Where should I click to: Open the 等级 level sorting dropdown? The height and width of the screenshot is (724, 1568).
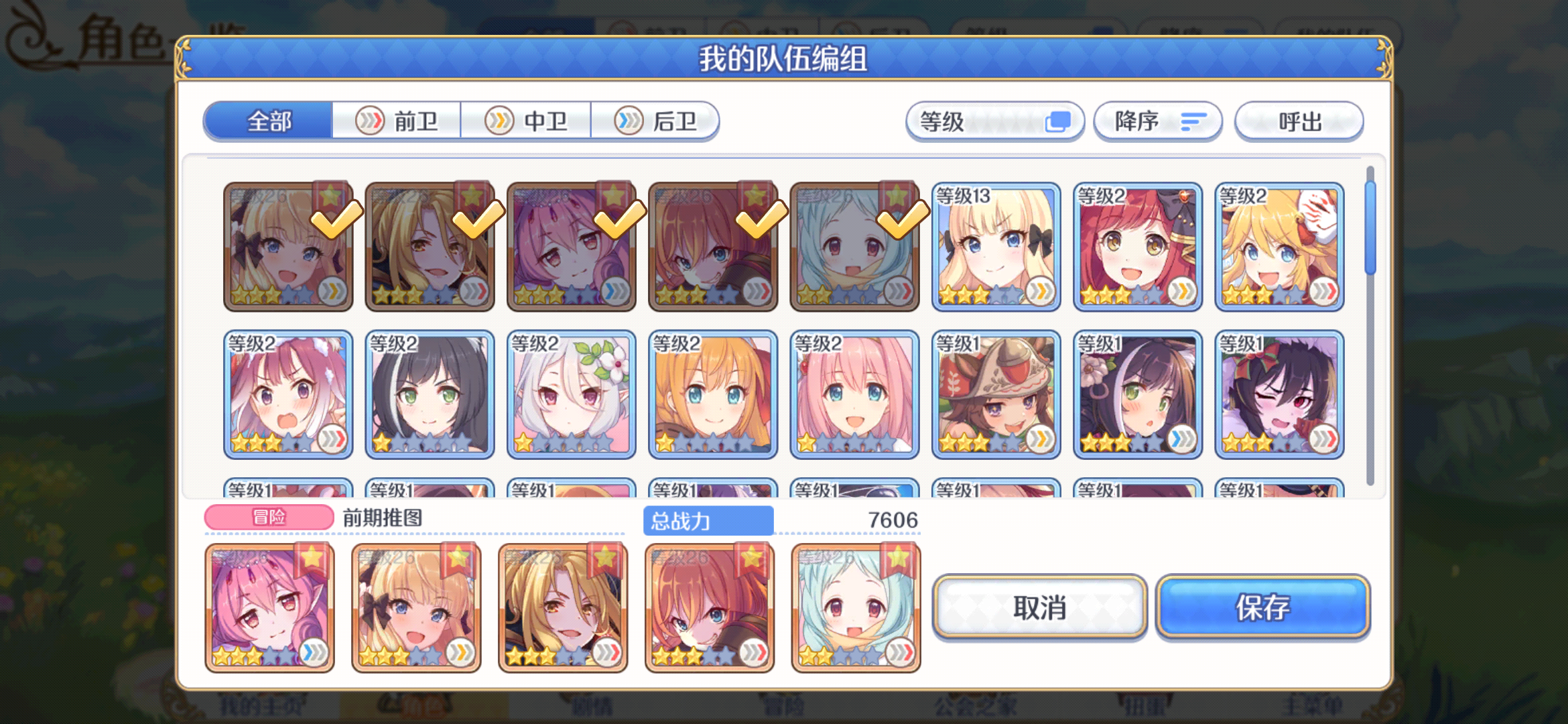click(x=995, y=121)
